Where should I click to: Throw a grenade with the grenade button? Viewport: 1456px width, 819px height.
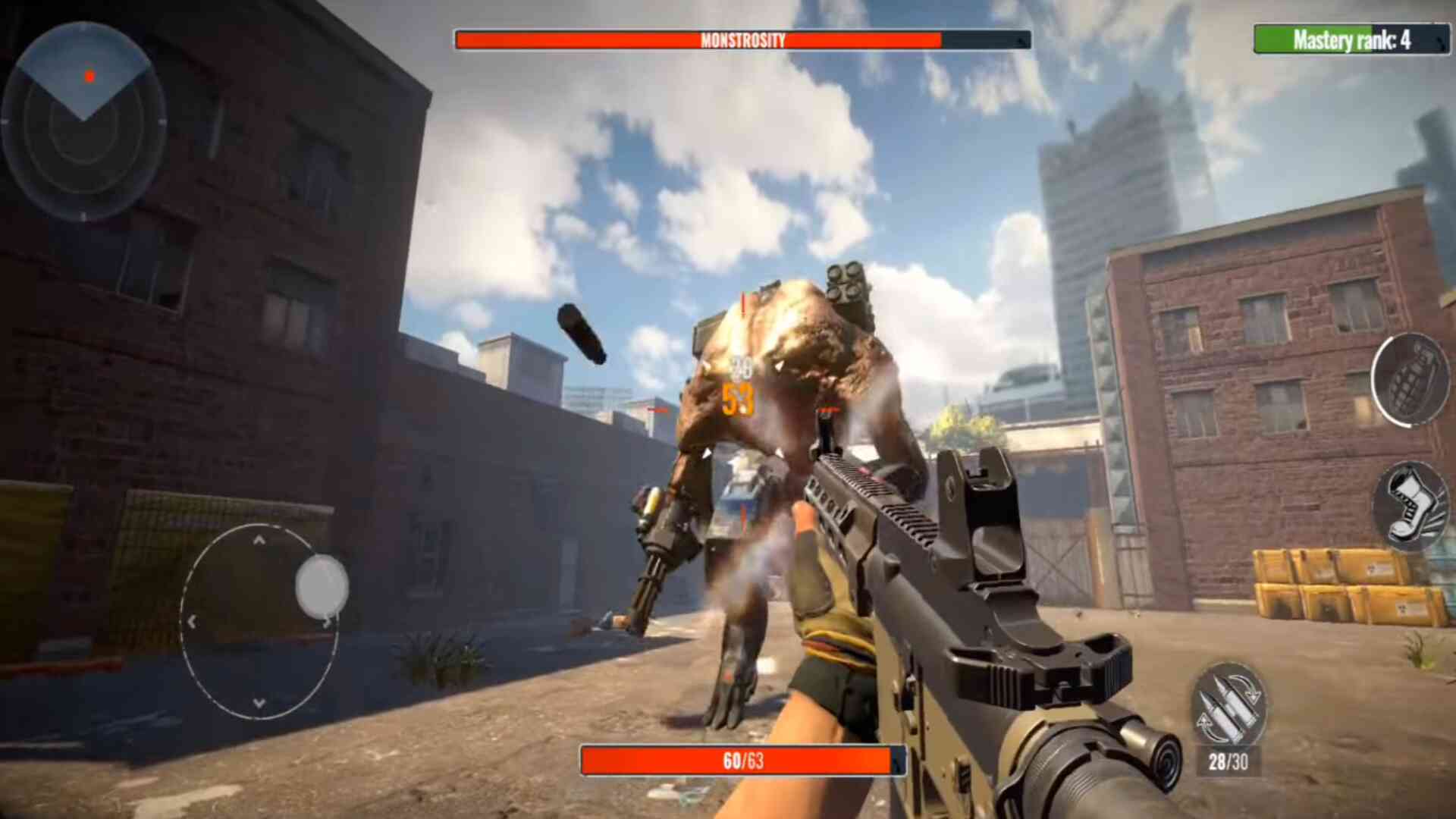(x=1411, y=379)
